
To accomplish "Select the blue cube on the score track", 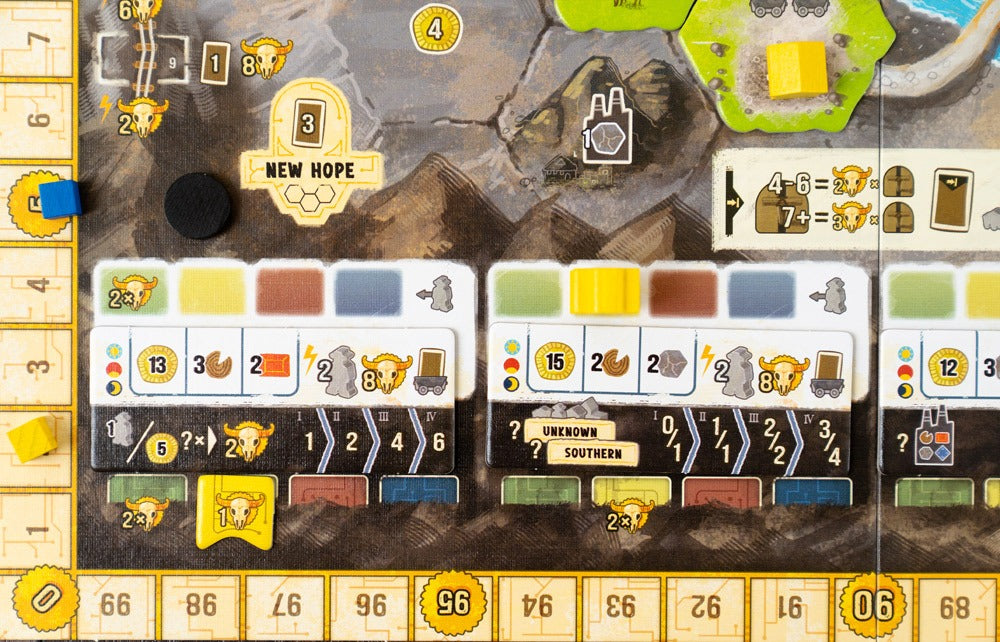I will (x=60, y=199).
